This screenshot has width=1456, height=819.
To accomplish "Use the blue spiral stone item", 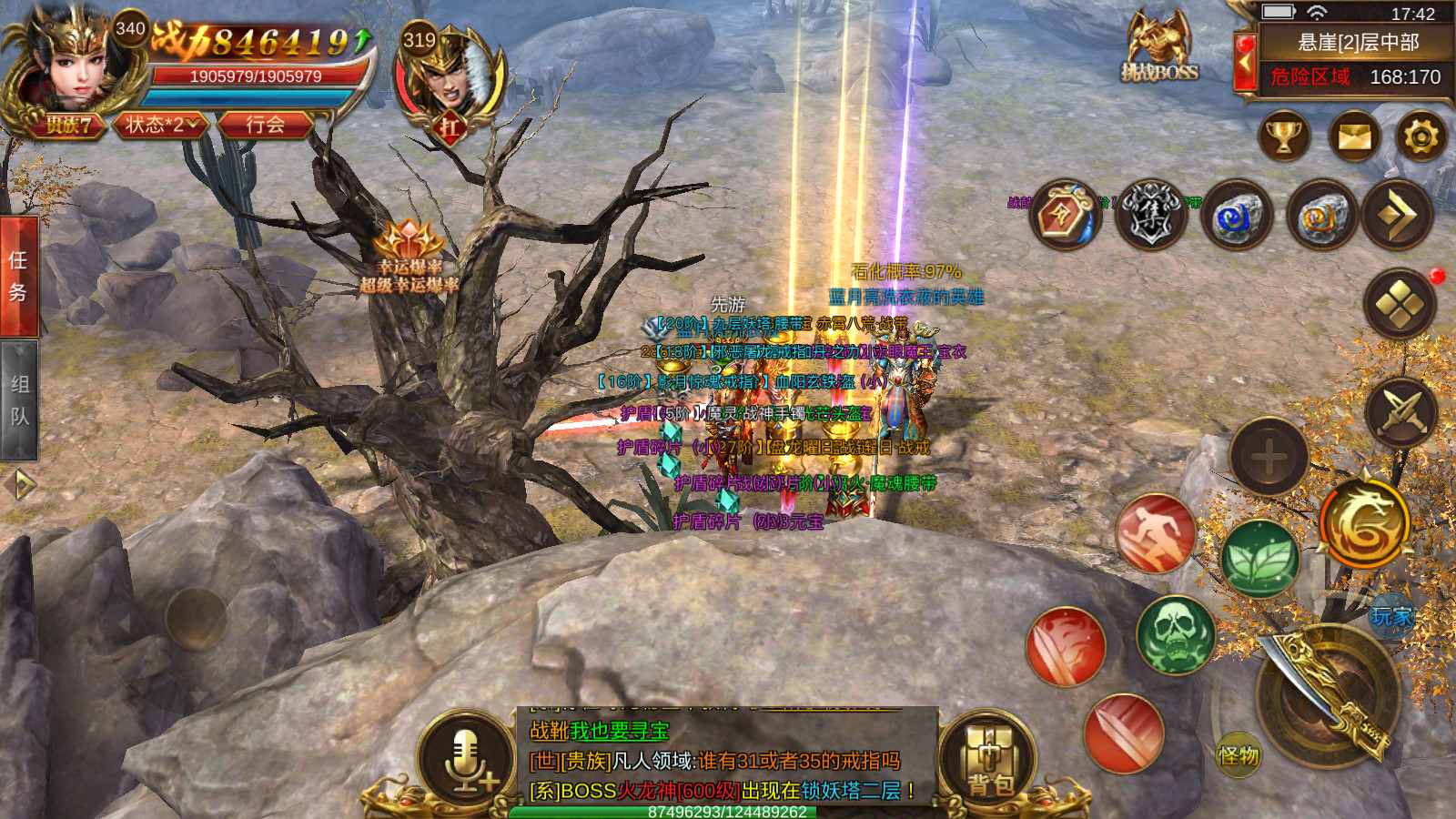I will click(1236, 216).
